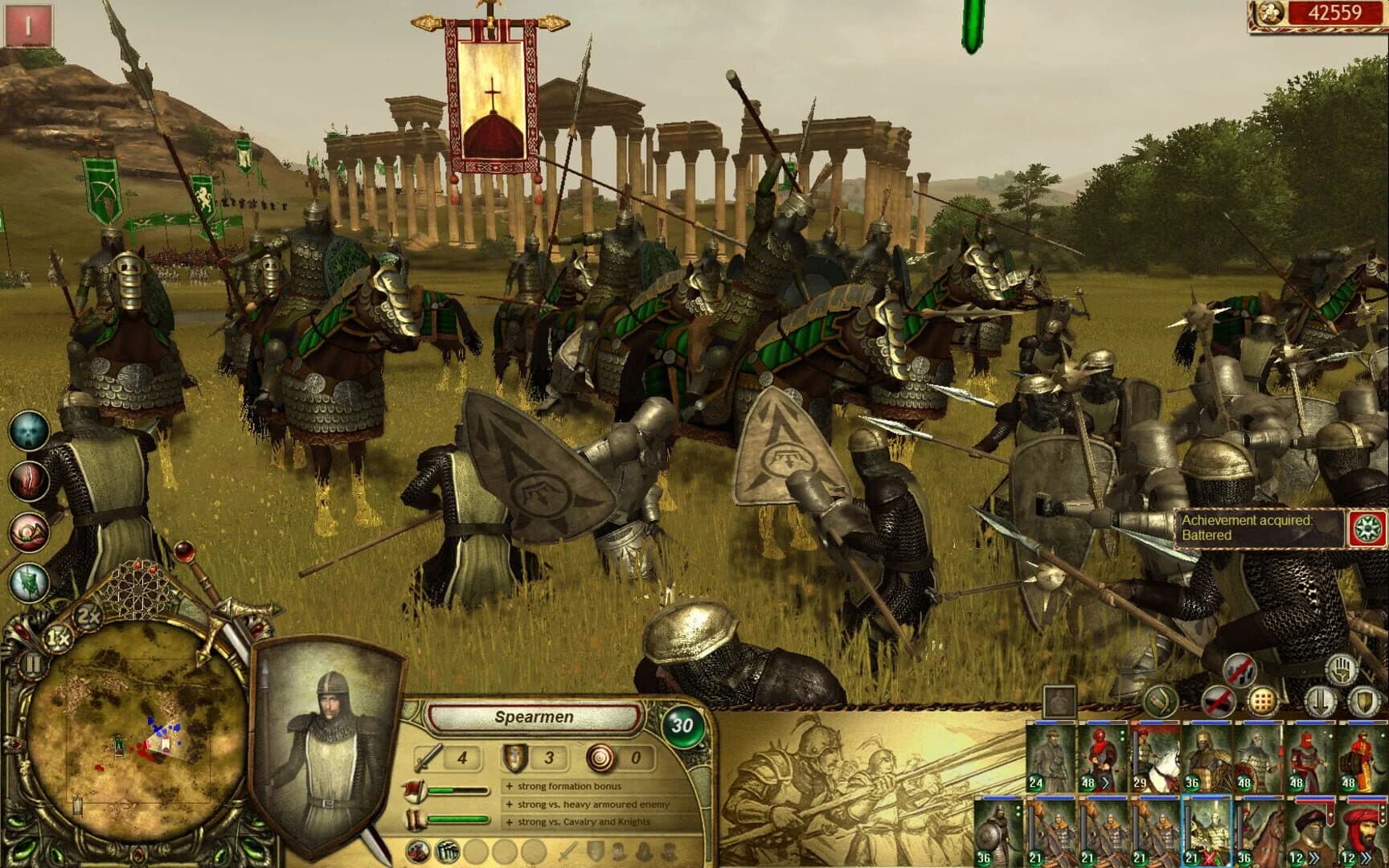The height and width of the screenshot is (868, 1389).
Task: Open the grid formation icon
Action: (1263, 702)
